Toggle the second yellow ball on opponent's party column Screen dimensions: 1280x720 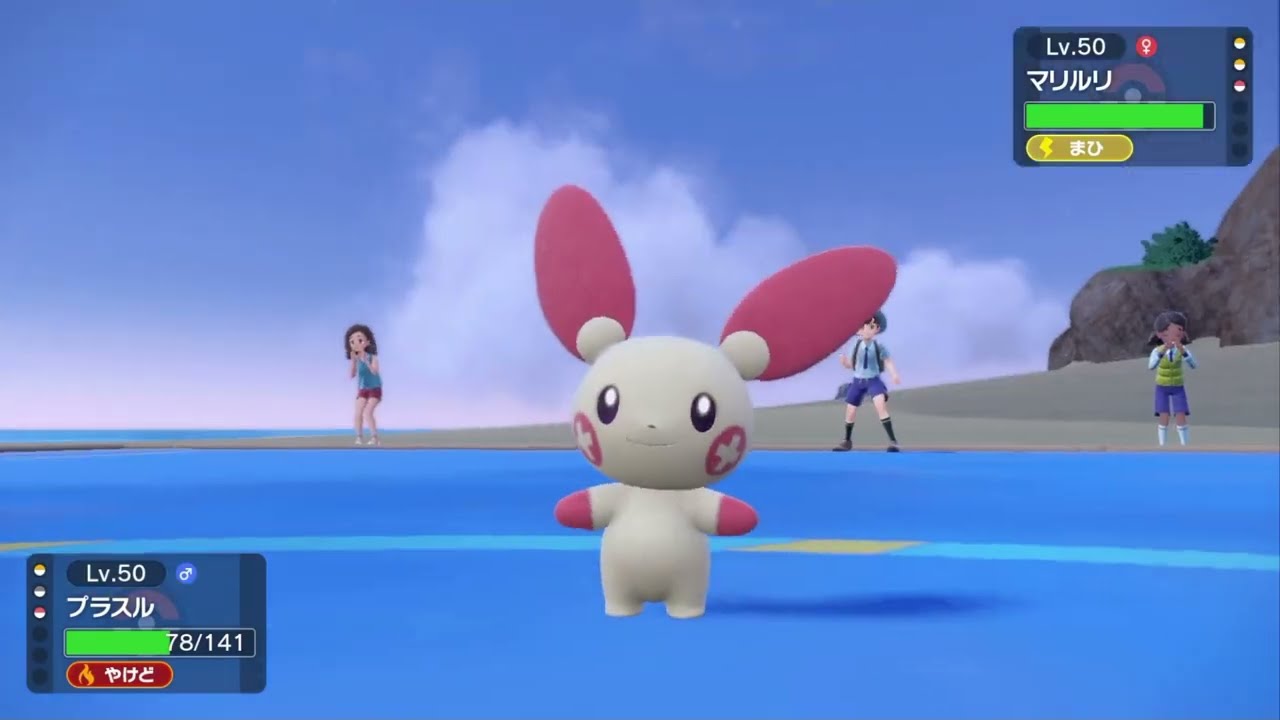click(x=1239, y=64)
